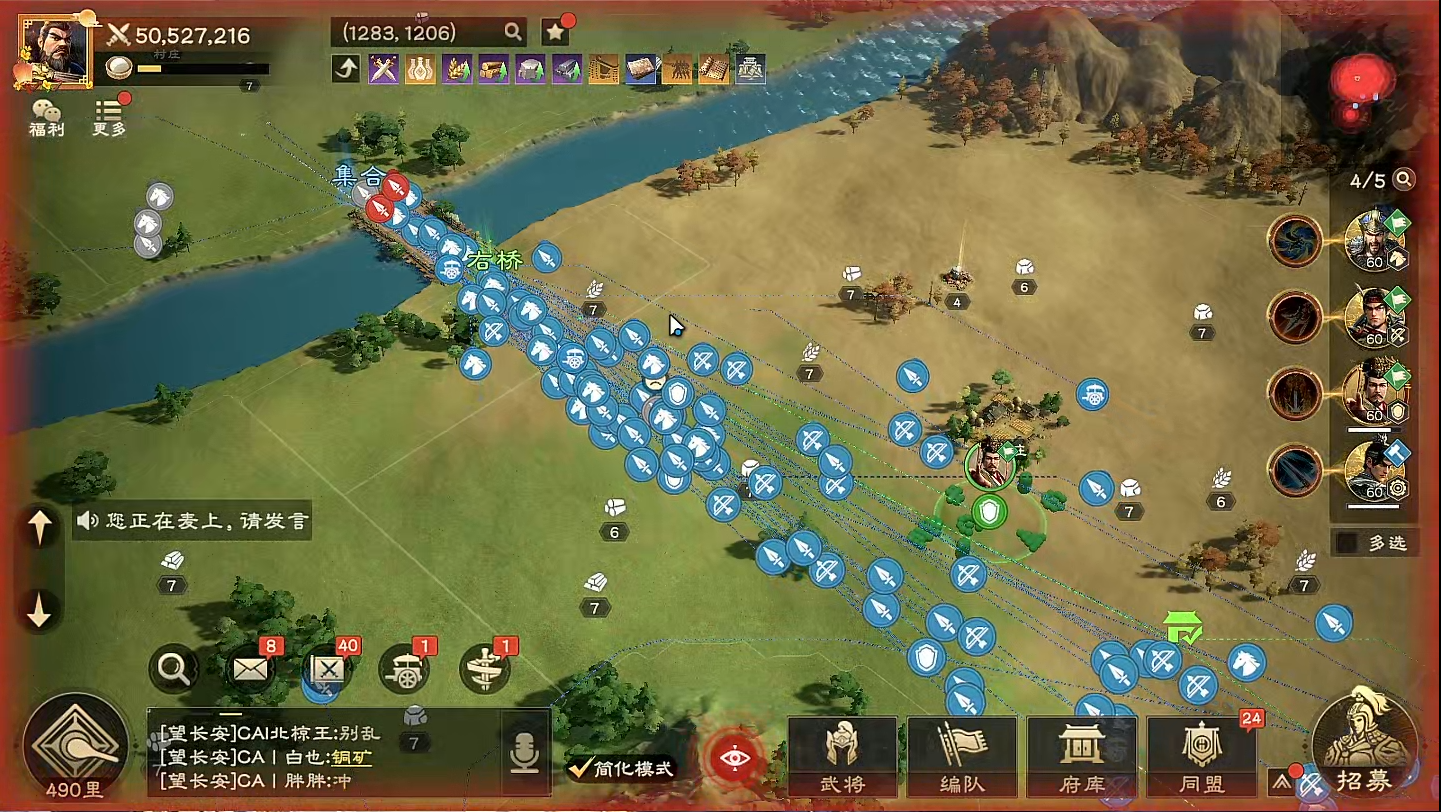Open the map search magnifier button
This screenshot has height=812, width=1441.
pyautogui.click(x=173, y=668)
